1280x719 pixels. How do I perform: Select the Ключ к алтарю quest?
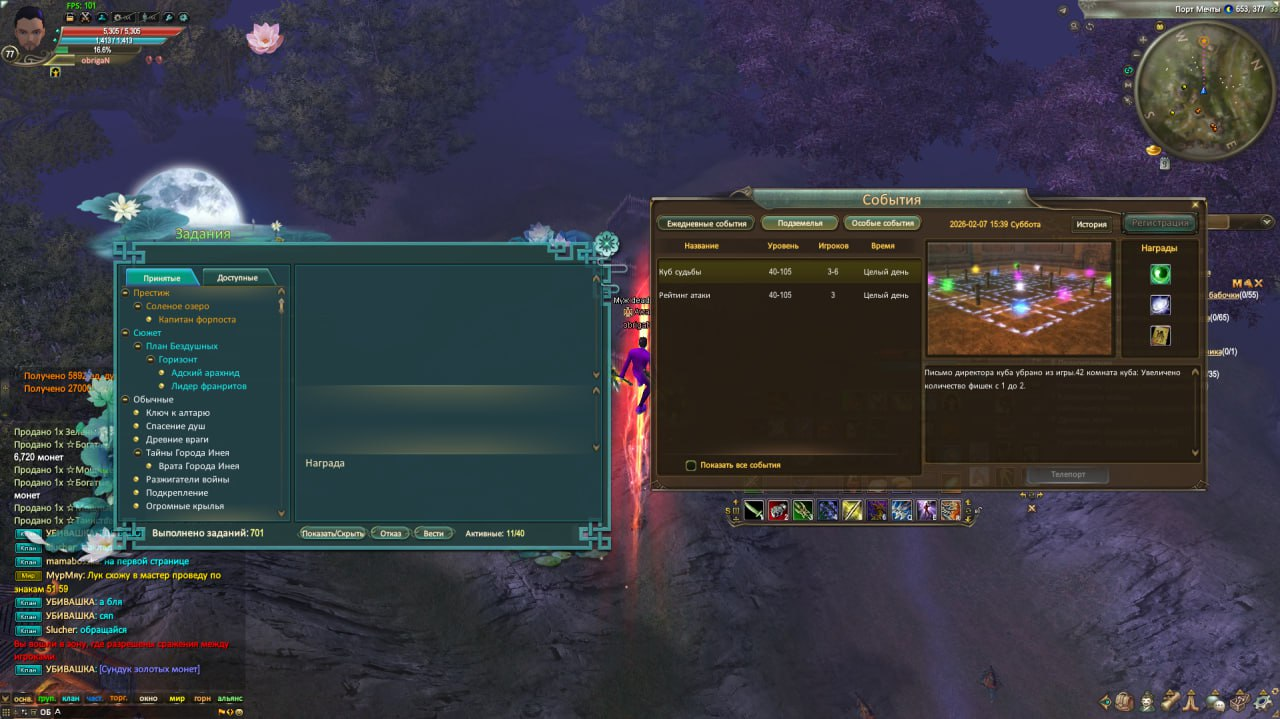click(177, 413)
